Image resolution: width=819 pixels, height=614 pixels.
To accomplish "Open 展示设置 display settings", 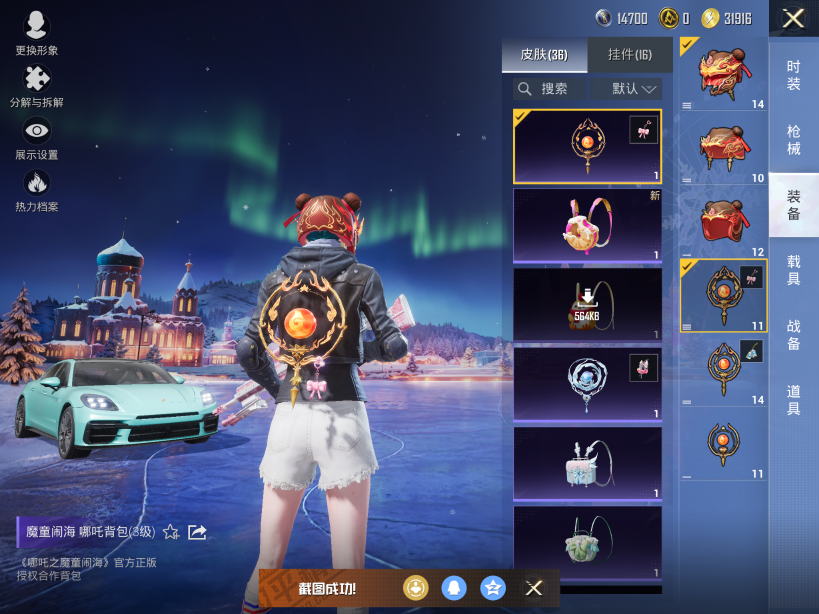I will (x=37, y=138).
